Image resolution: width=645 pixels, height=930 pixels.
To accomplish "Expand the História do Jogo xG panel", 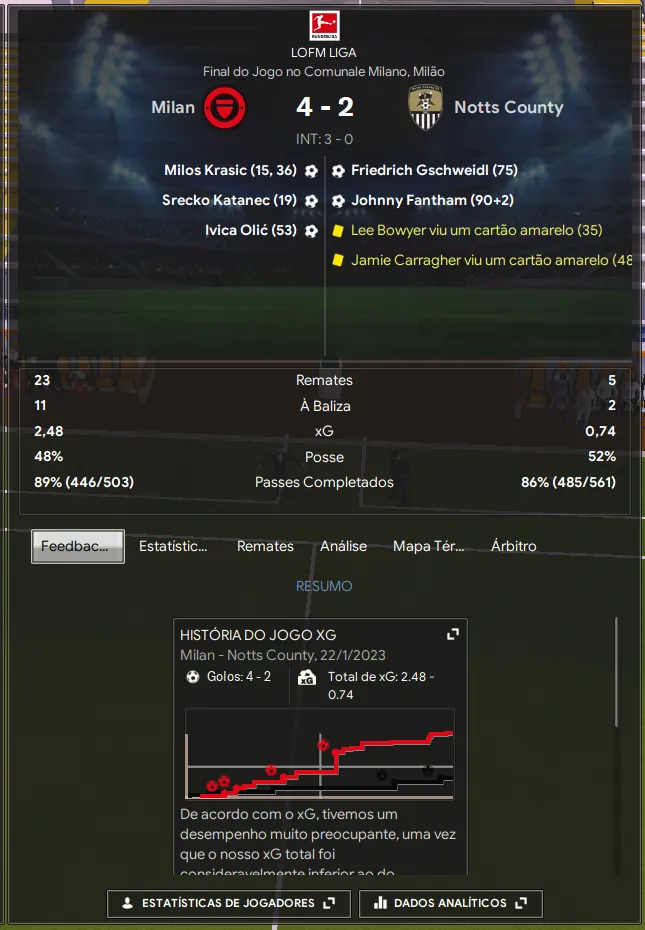I will pyautogui.click(x=452, y=635).
